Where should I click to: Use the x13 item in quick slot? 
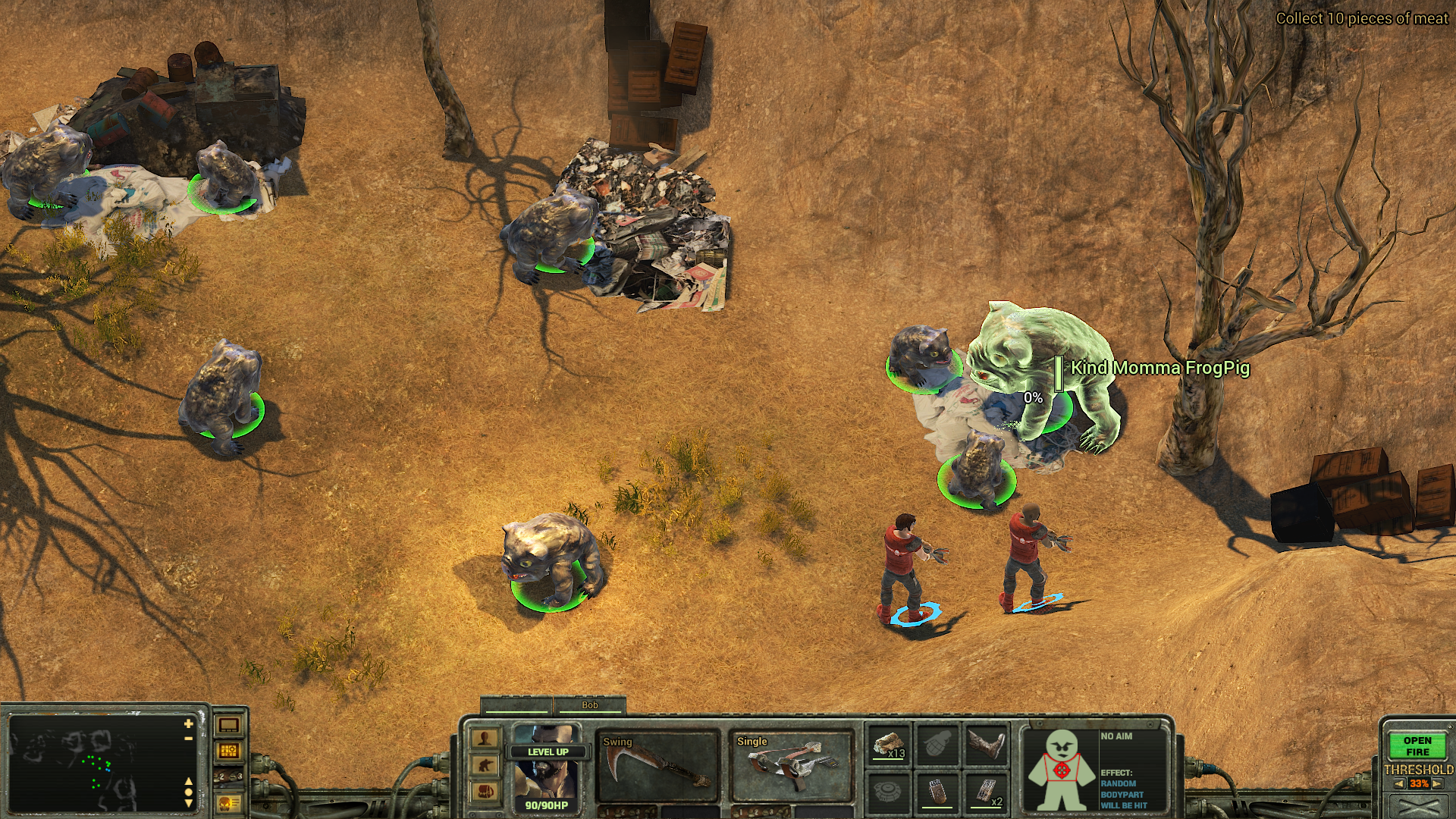(889, 745)
